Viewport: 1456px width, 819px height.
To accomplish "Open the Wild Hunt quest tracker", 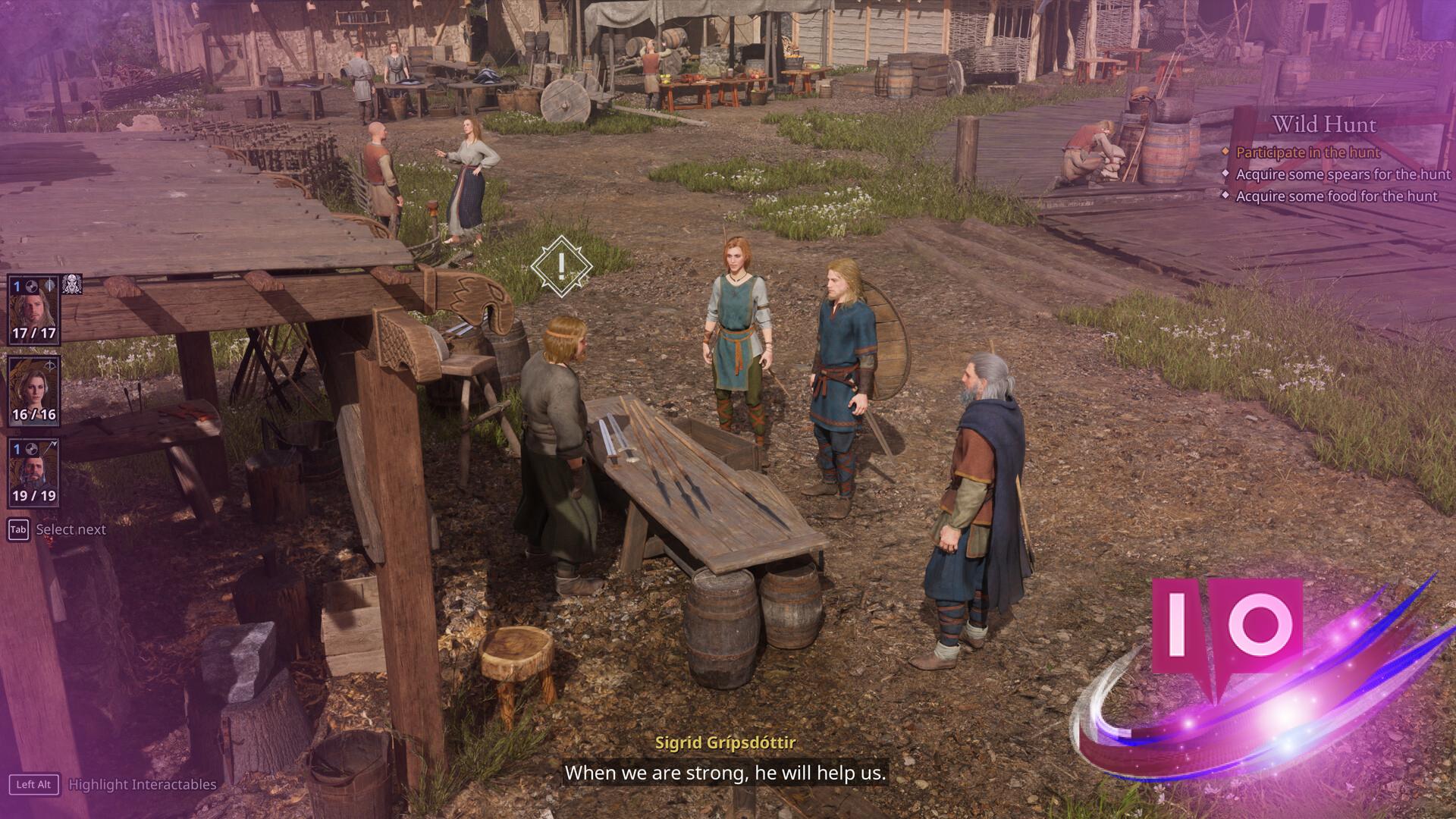I will tap(1323, 124).
